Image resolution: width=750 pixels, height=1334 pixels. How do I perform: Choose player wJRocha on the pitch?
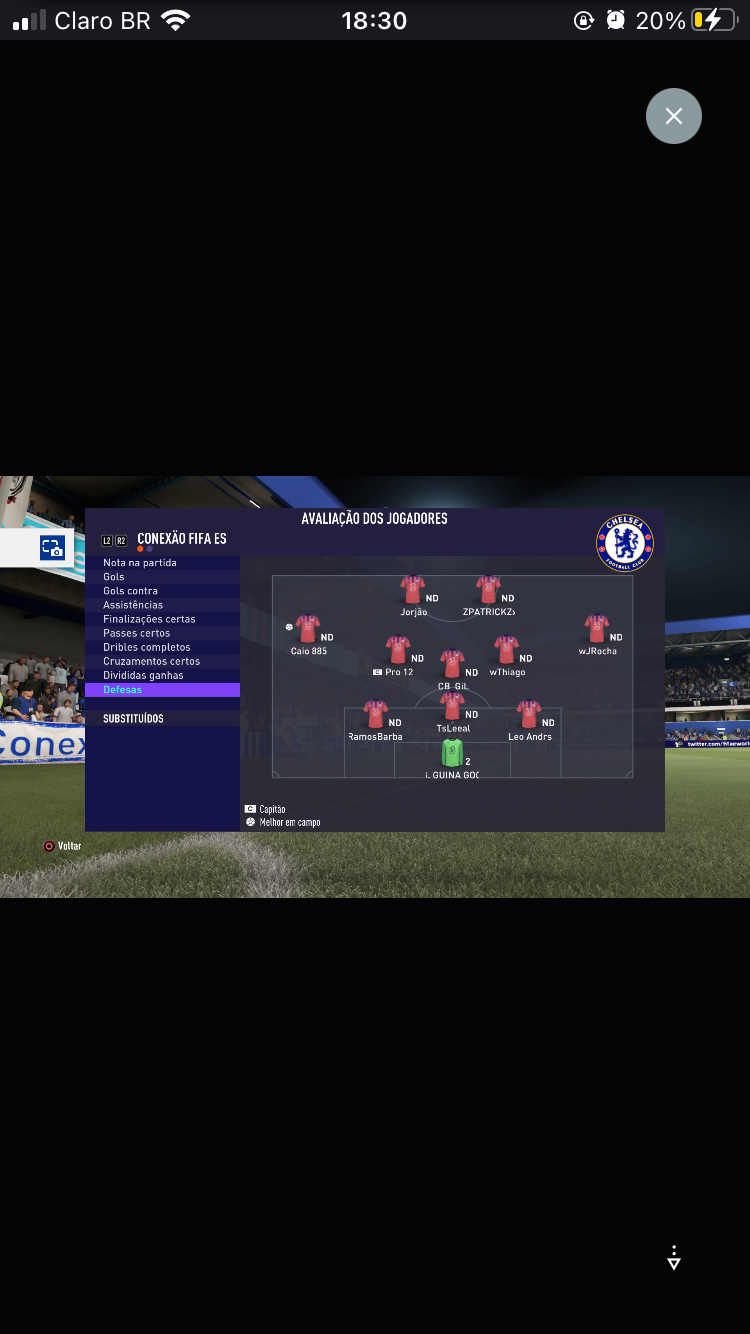click(597, 628)
